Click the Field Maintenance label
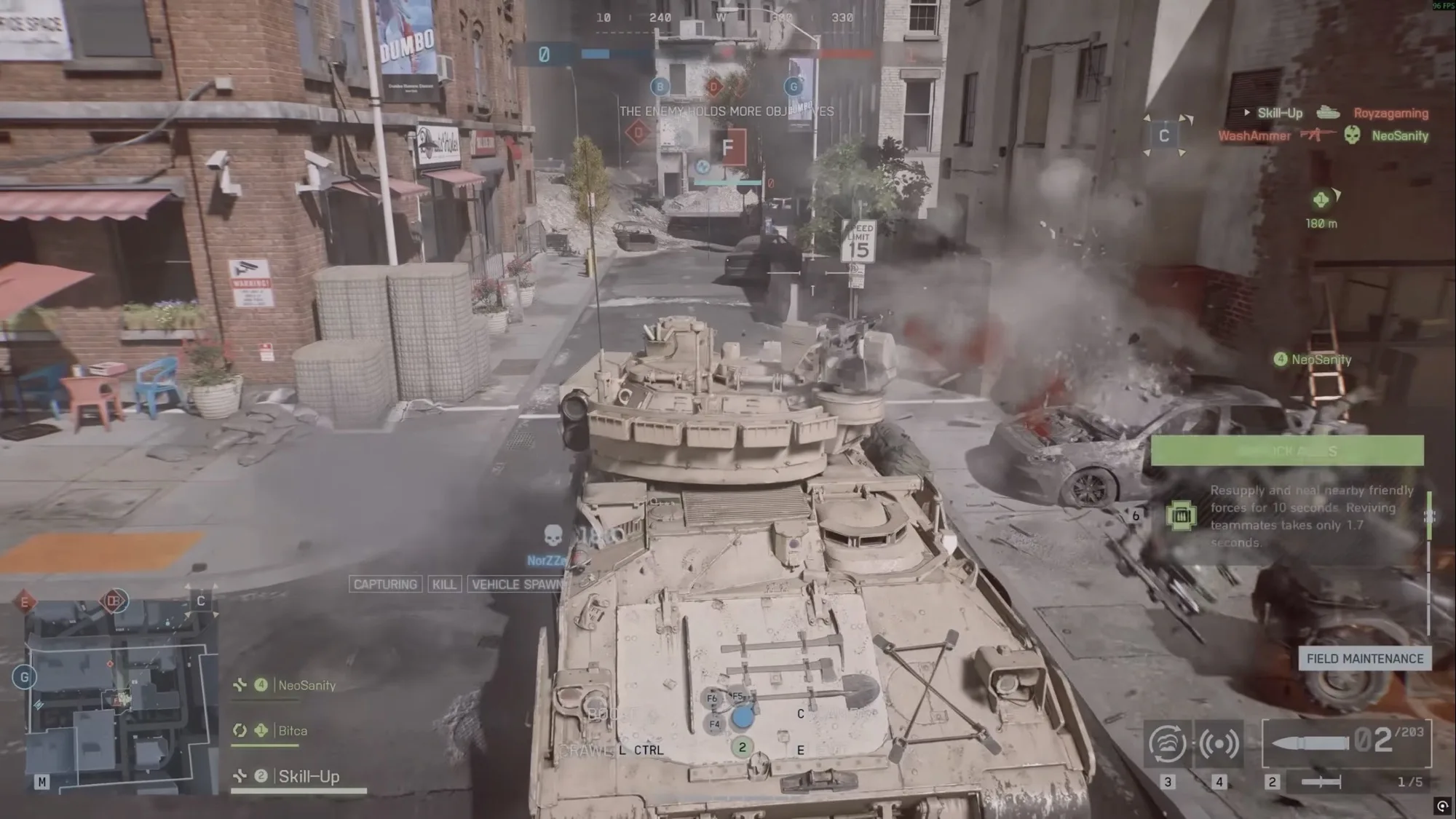 1364,659
